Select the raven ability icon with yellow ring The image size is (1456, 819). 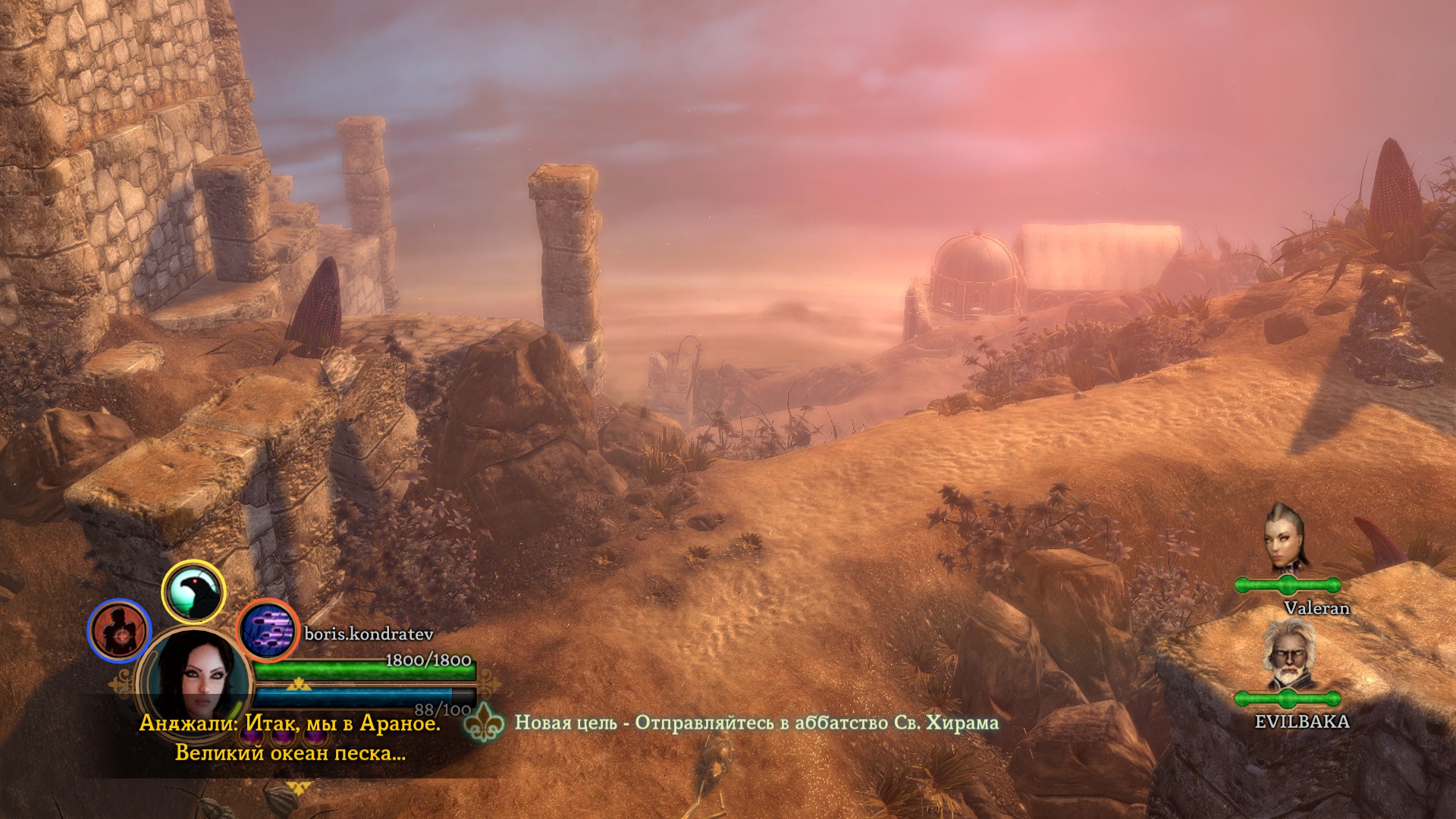[194, 591]
